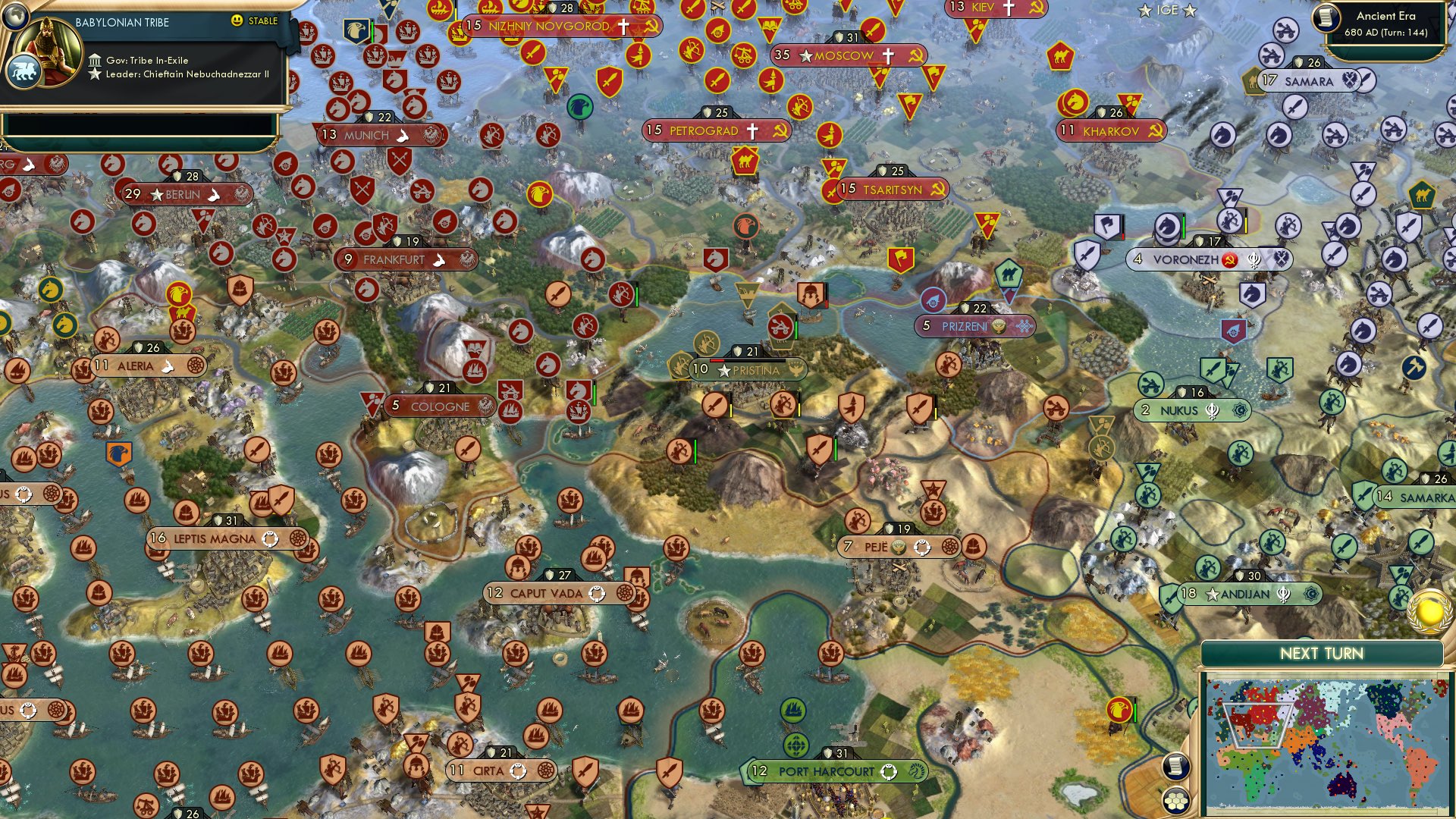Click the shield growth icon on Pristina's banner
The width and height of the screenshot is (1456, 819).
click(736, 352)
